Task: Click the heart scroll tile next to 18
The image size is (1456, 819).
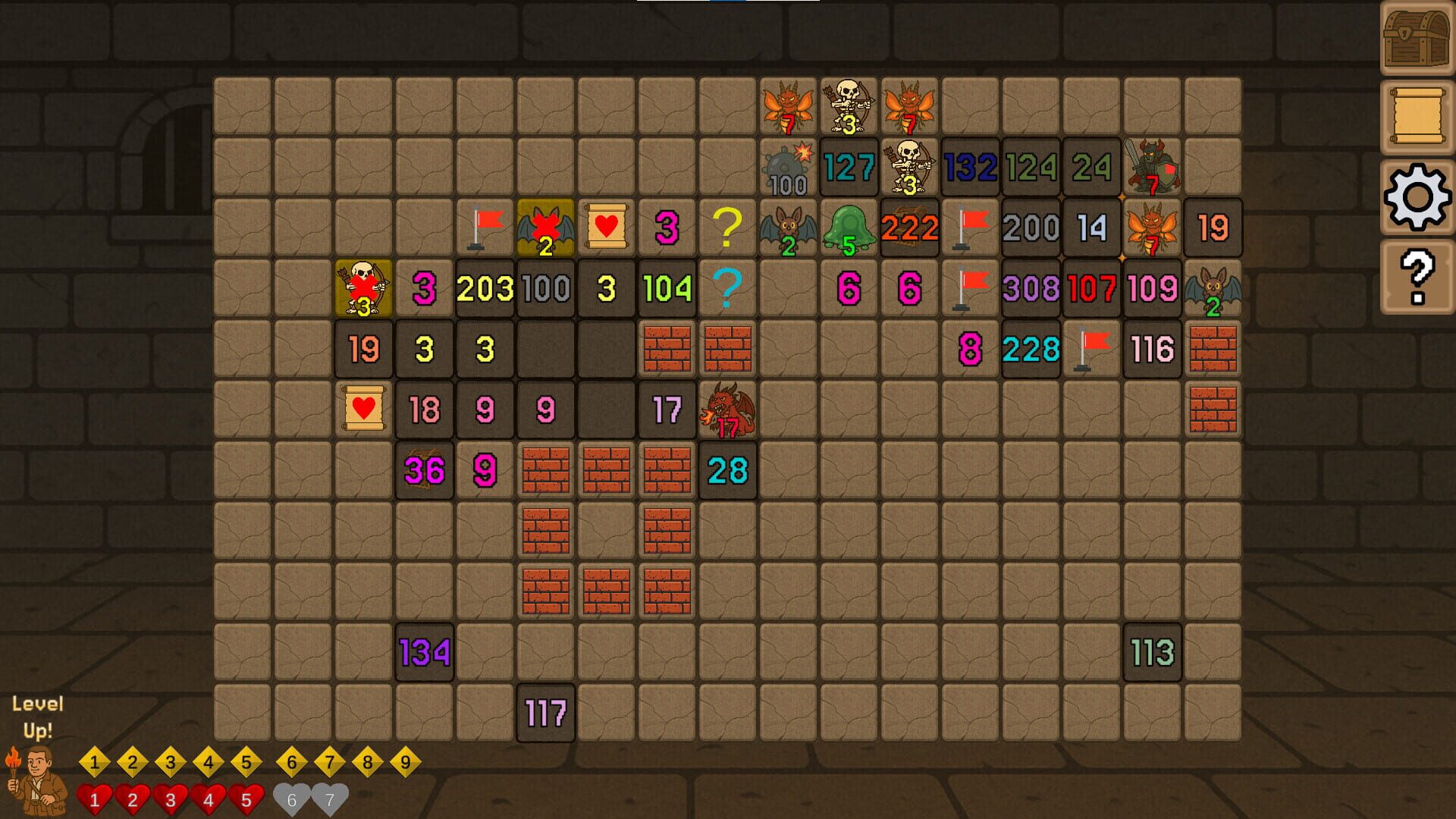Action: [362, 409]
